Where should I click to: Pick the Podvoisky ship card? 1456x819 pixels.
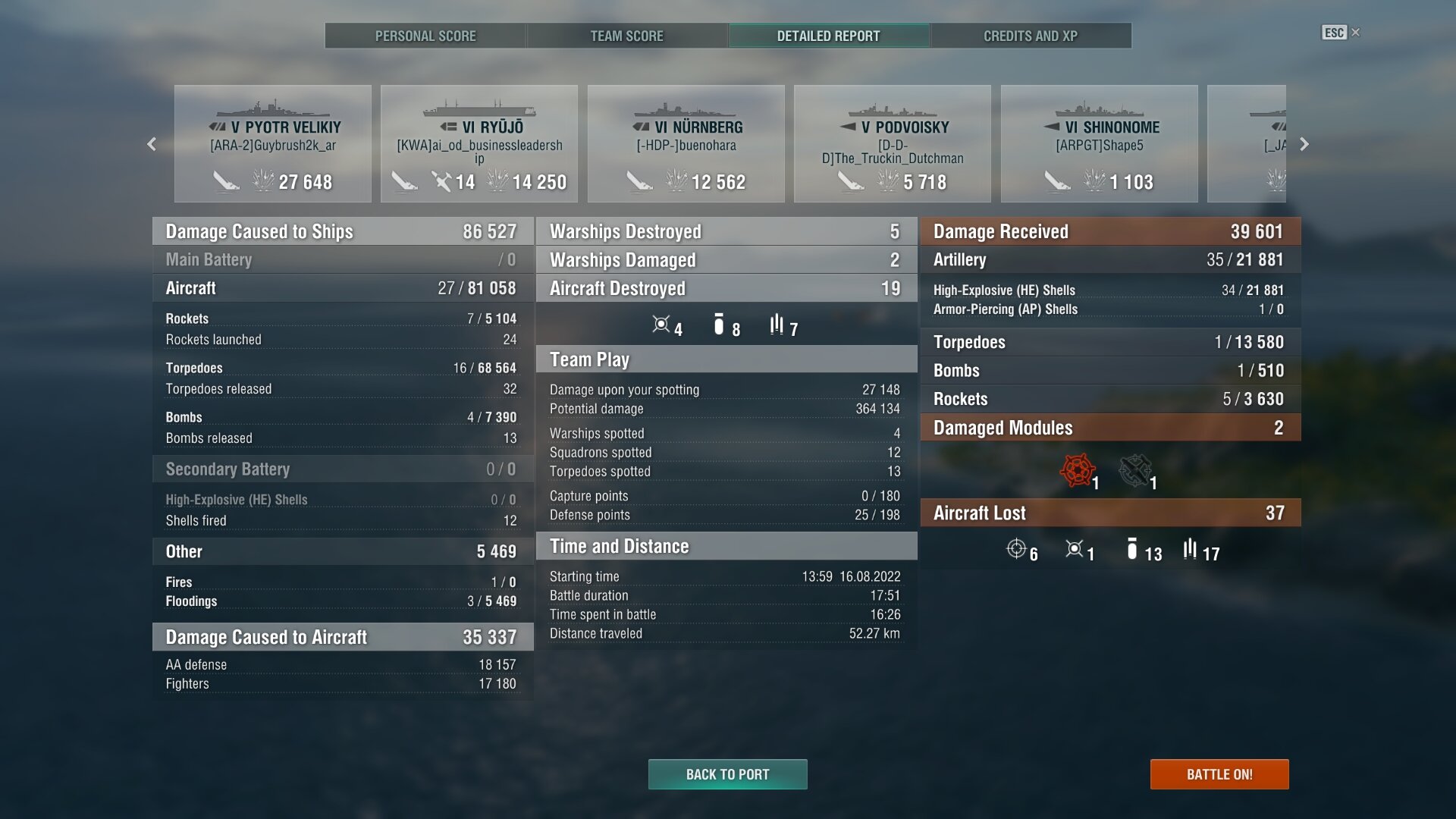click(x=893, y=144)
